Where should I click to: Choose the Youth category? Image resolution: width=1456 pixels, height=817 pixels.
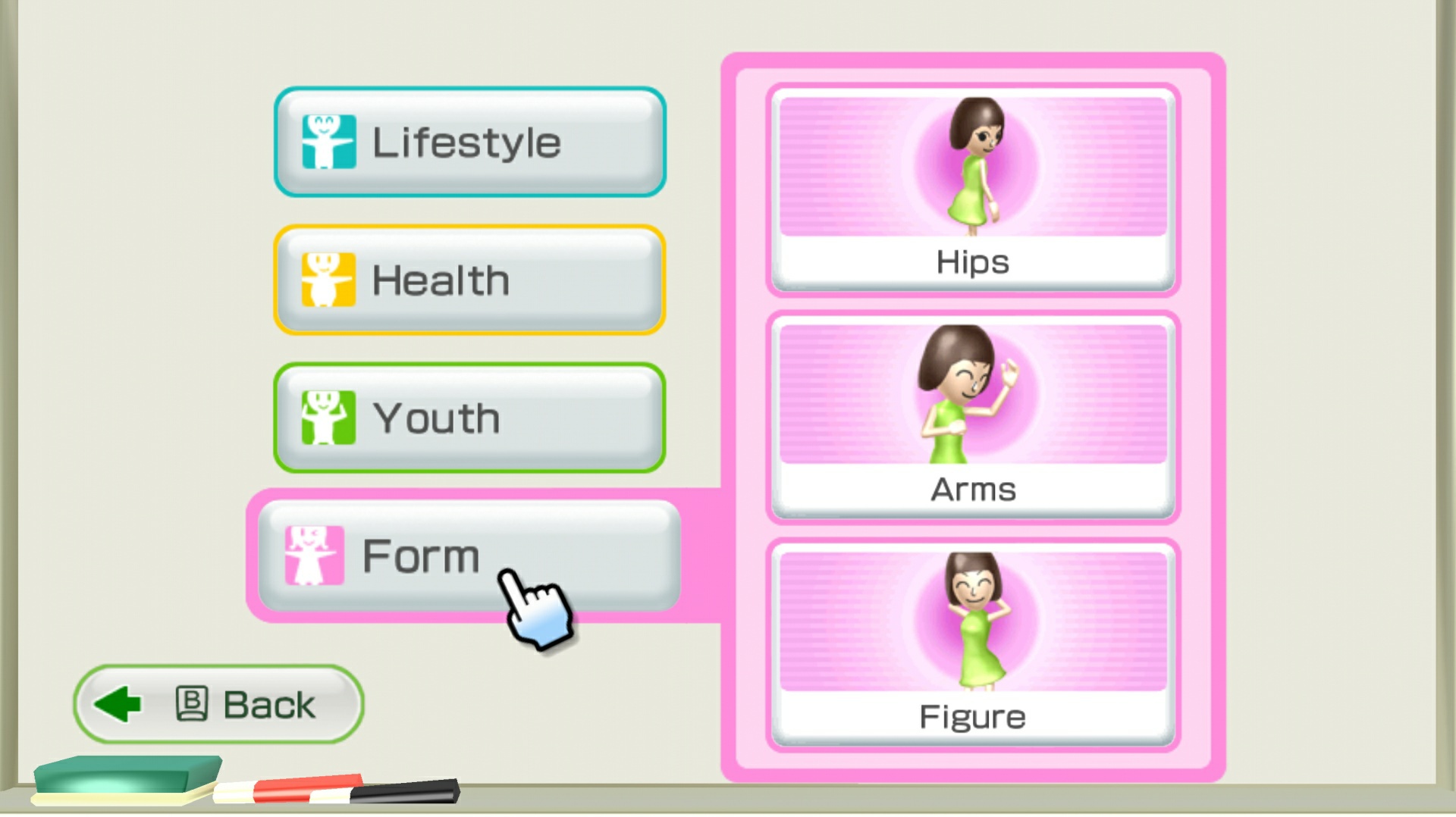[x=469, y=416]
